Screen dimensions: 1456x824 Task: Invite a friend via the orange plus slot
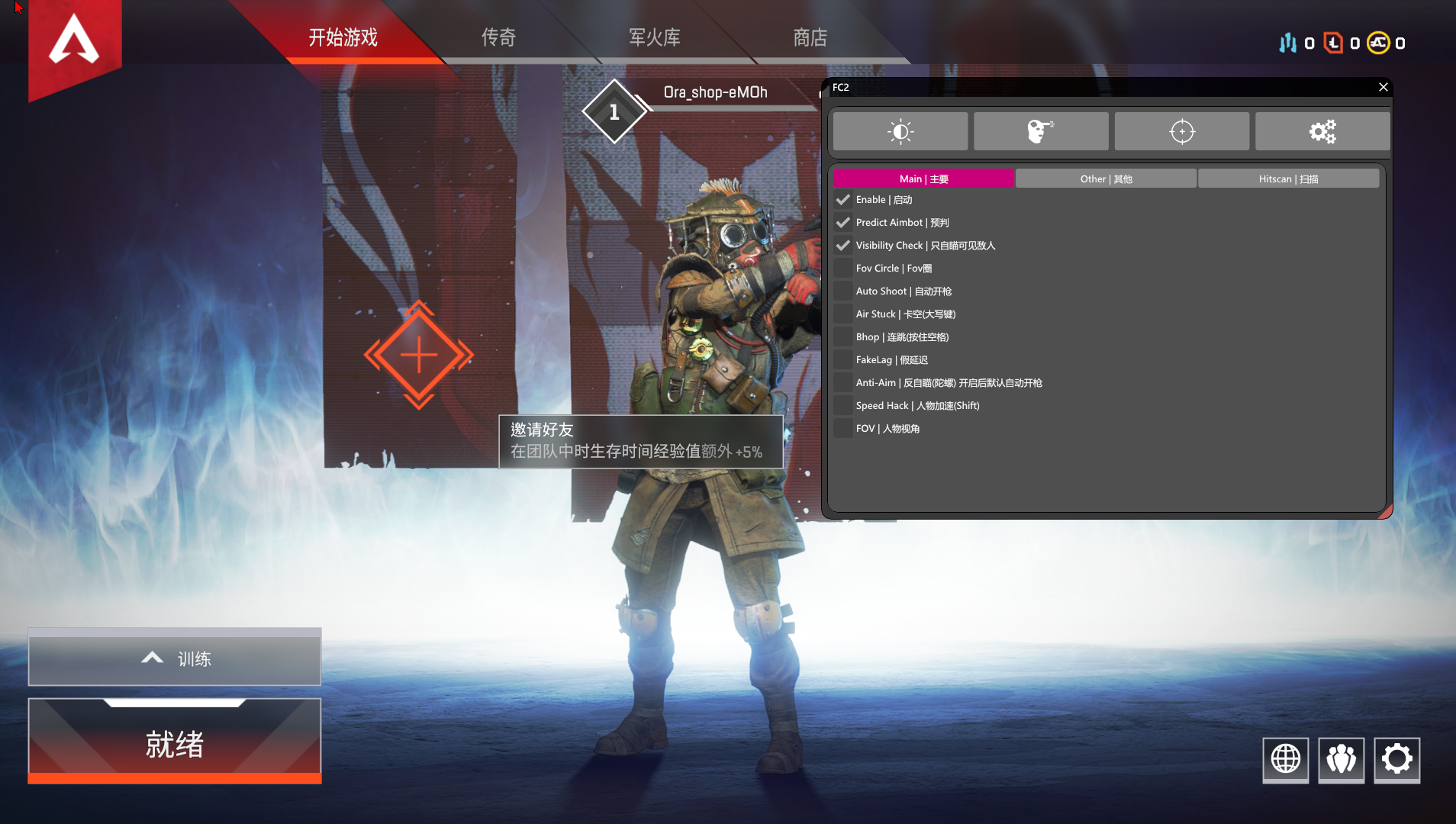[x=418, y=355]
